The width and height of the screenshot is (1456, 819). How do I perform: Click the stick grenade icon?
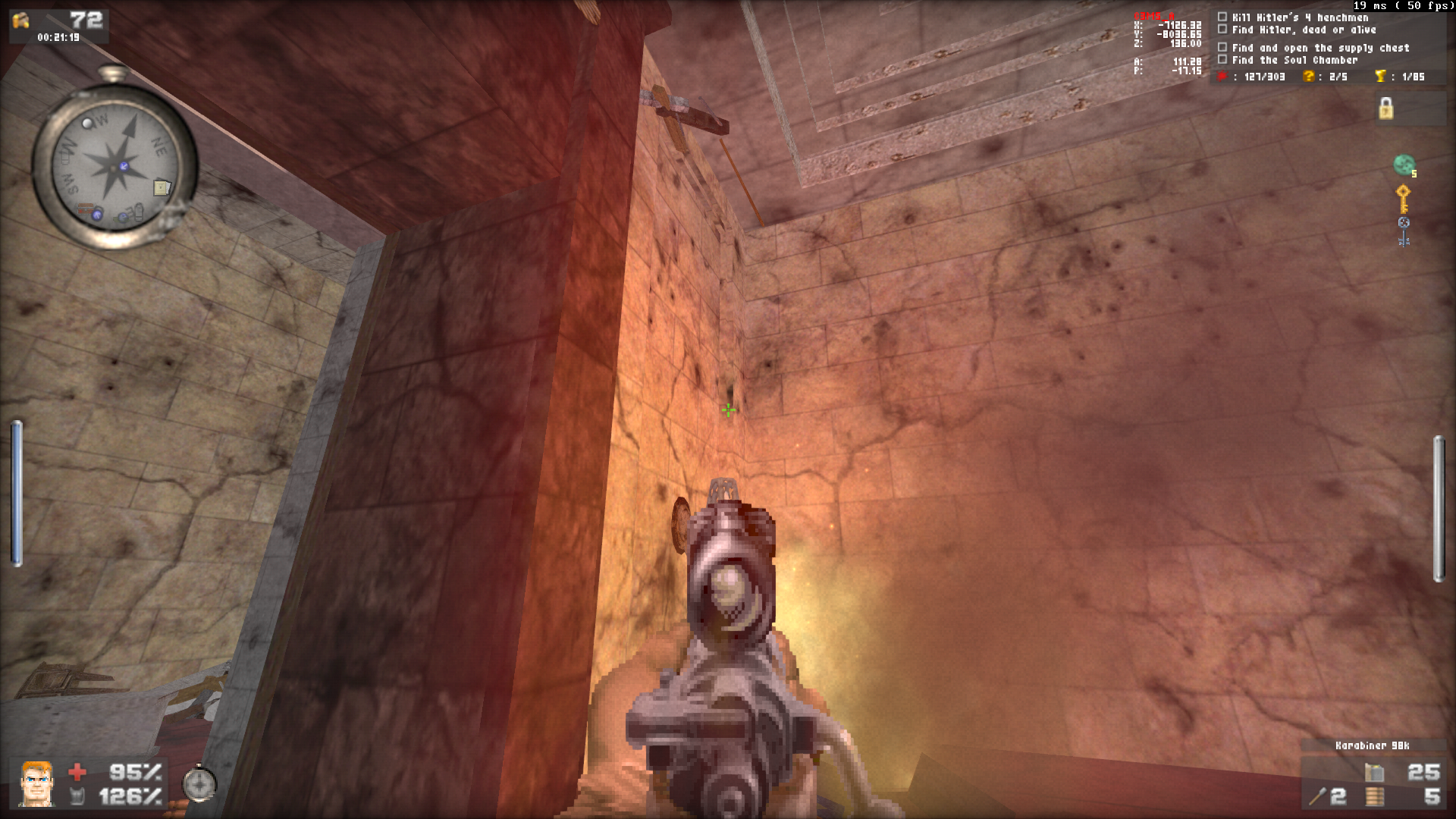coord(1318,797)
